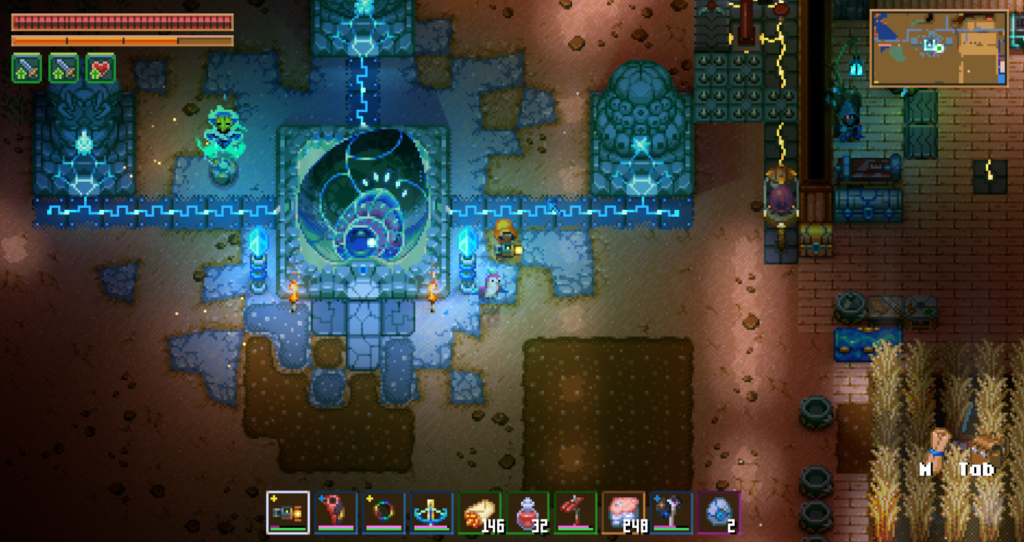Inspect the heart buff status icon
Viewport: 1024px width, 542px height.
[100, 68]
